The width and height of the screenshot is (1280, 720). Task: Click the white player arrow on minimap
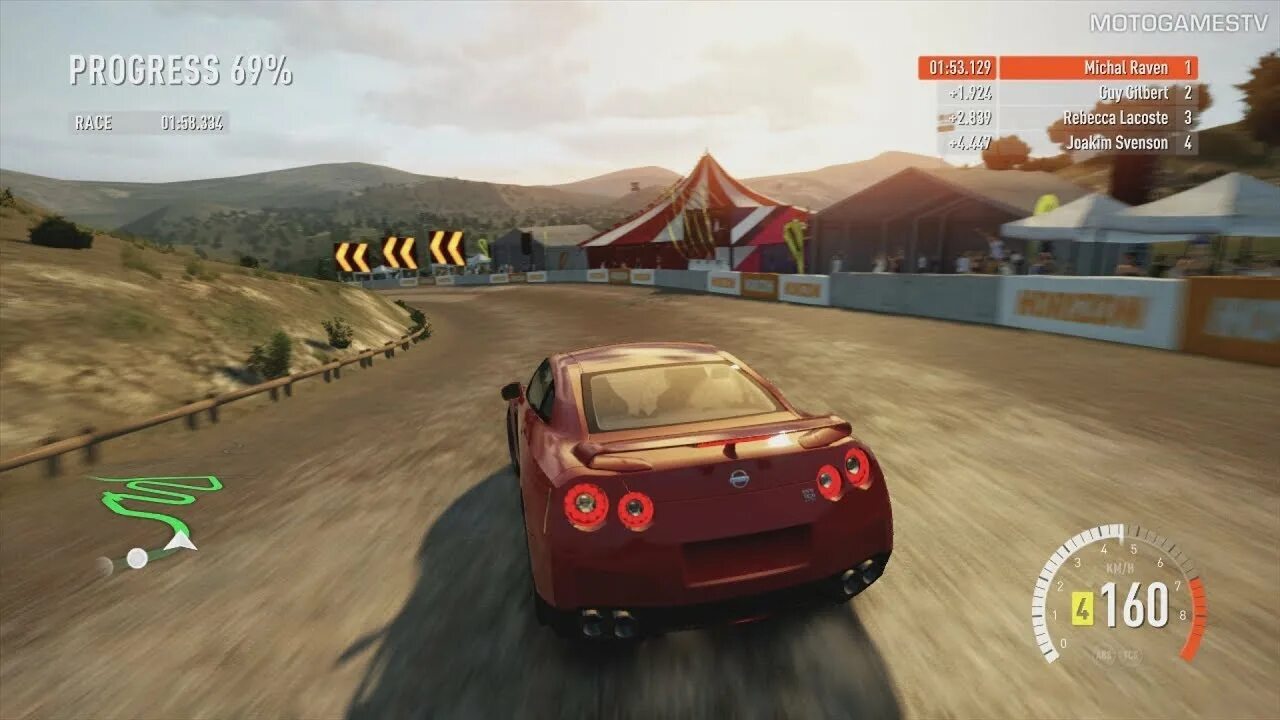pyautogui.click(x=181, y=541)
